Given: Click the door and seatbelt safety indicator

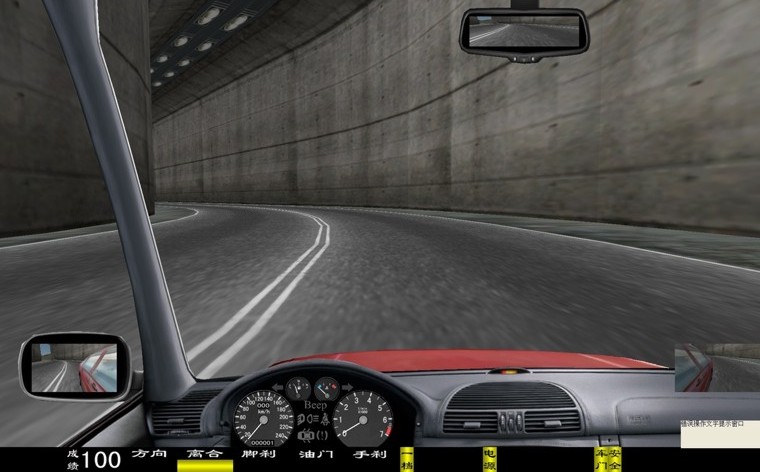Looking at the screenshot, I should (607, 459).
